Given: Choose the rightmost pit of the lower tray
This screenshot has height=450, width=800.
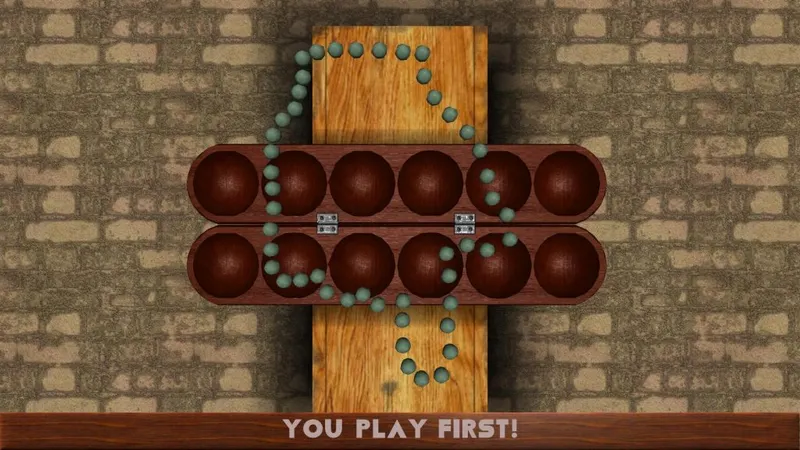Looking at the screenshot, I should (x=567, y=265).
